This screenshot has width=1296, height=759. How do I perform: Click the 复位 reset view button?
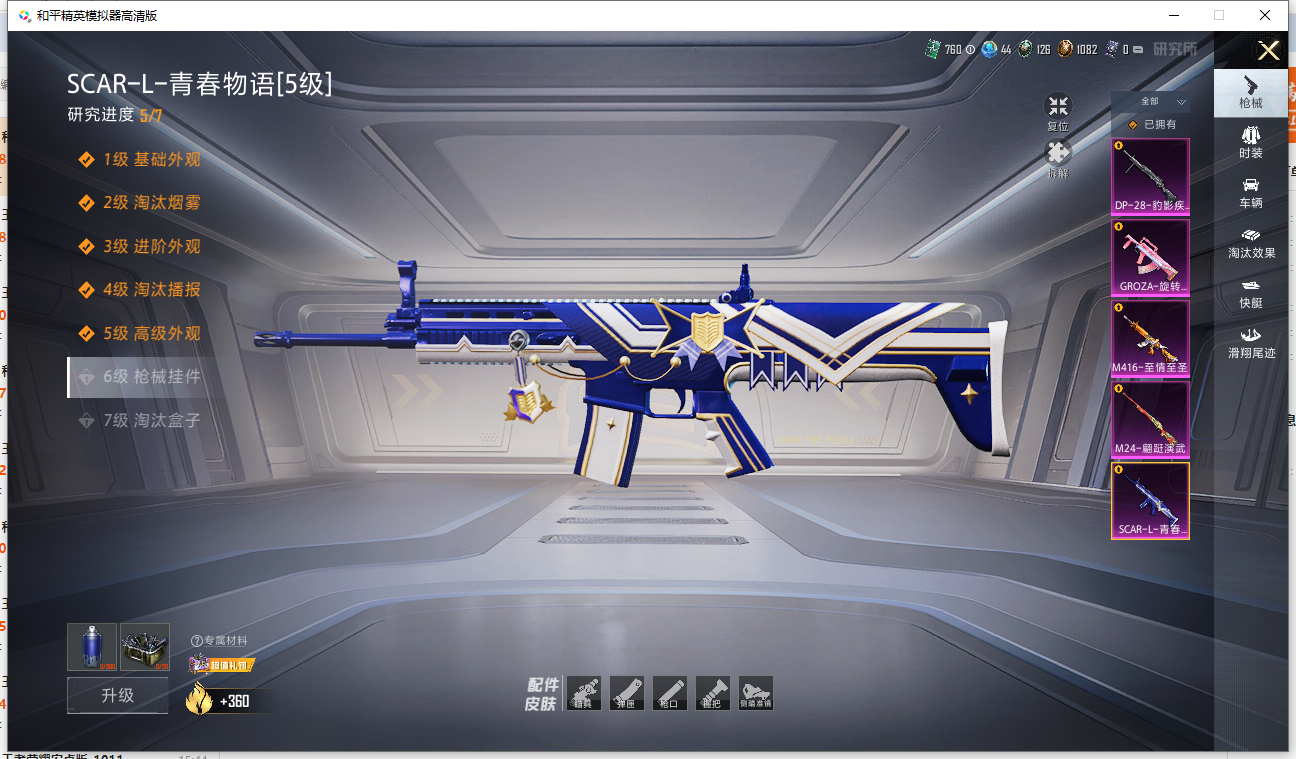1058,112
